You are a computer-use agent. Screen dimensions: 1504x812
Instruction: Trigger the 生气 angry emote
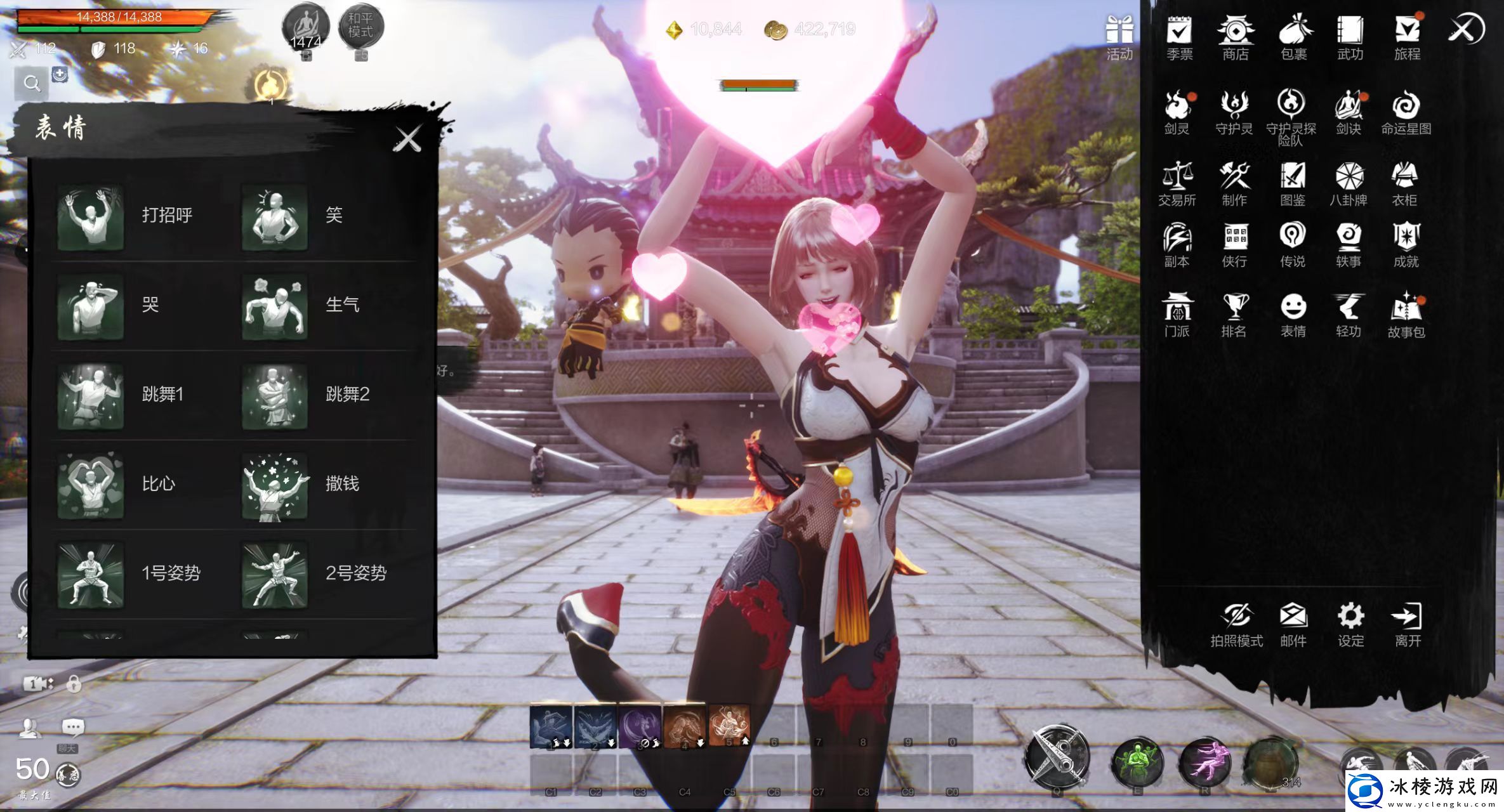click(x=275, y=306)
